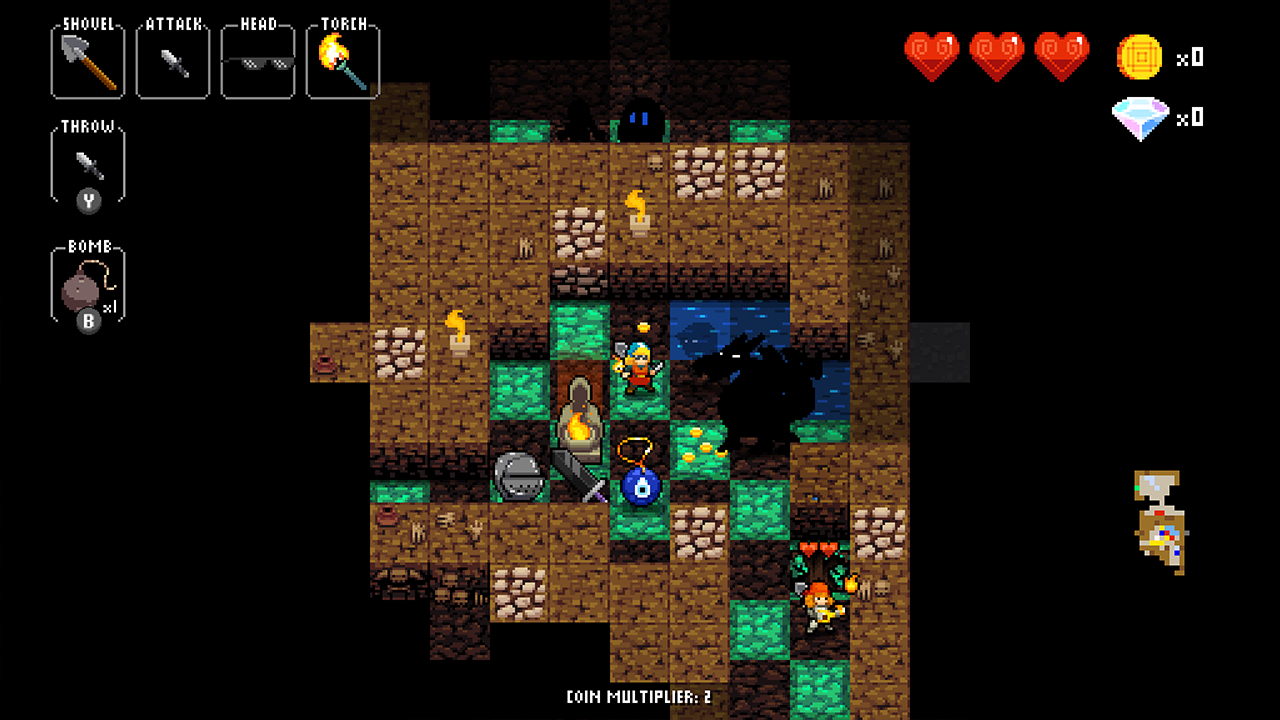Select the Shovel equipment slot
The height and width of the screenshot is (720, 1280).
[87, 60]
